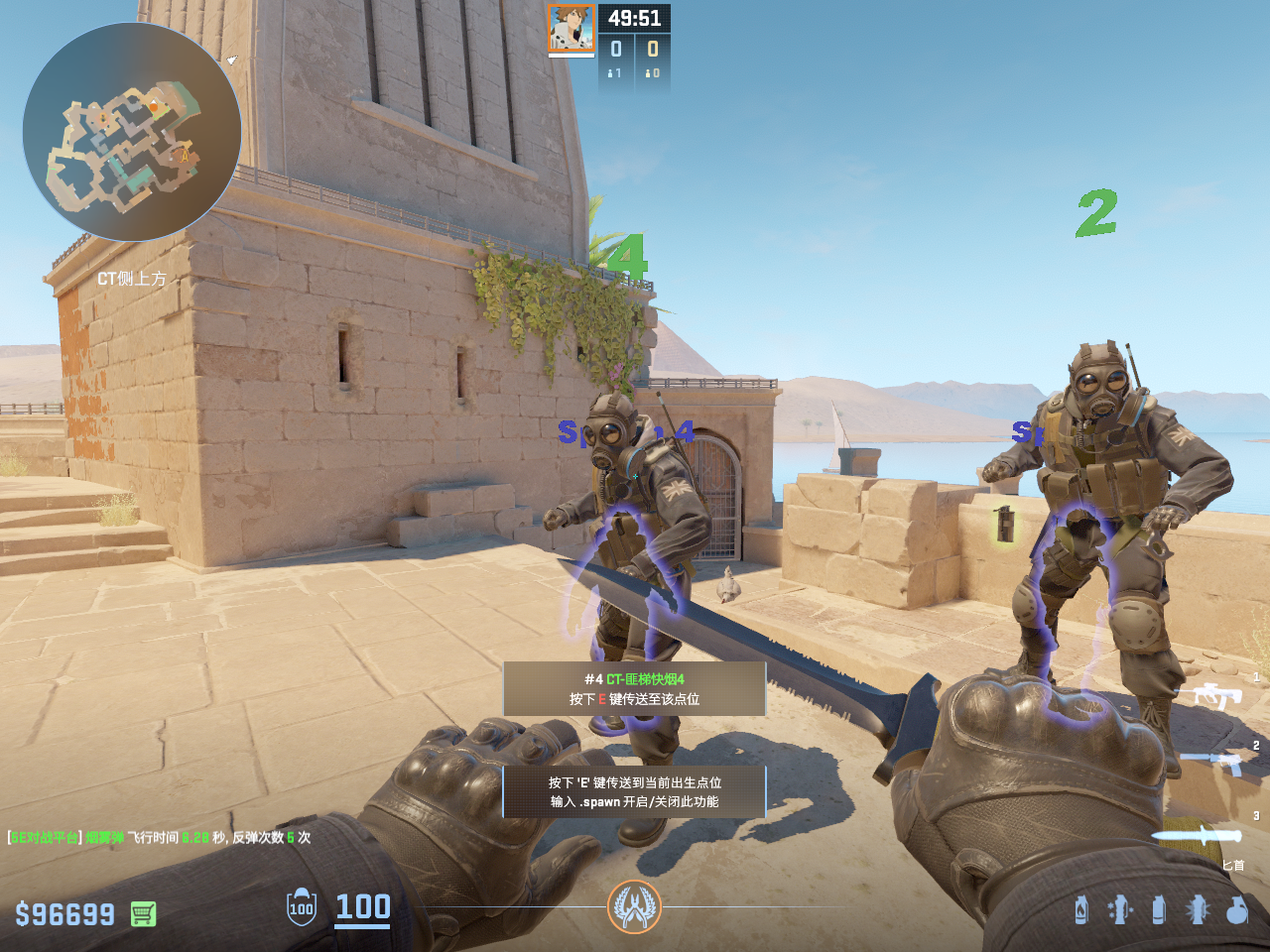
Task: Select the incendiary grenade icon
Action: tap(1081, 909)
